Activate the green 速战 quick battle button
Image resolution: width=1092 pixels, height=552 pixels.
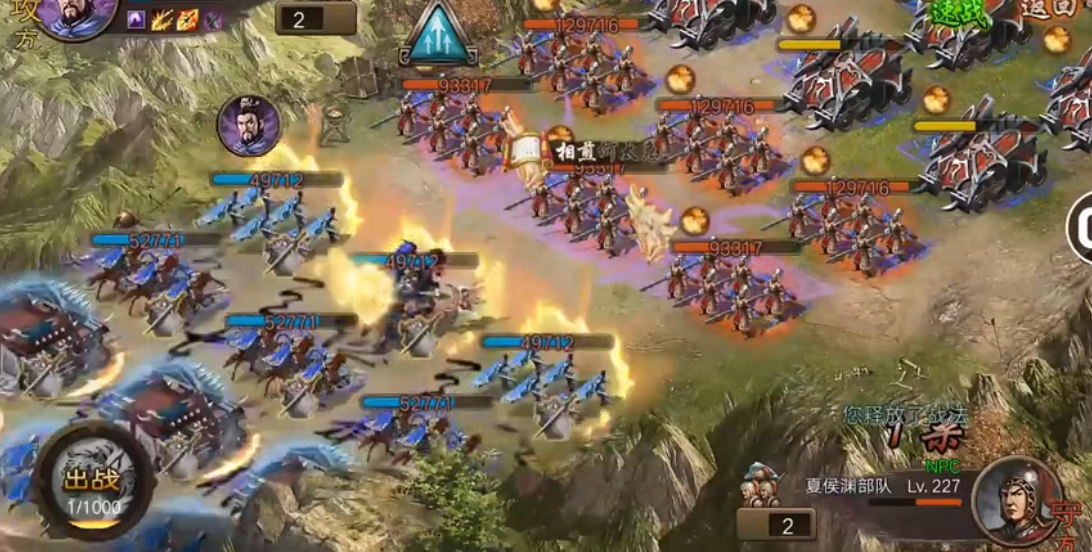coord(958,14)
